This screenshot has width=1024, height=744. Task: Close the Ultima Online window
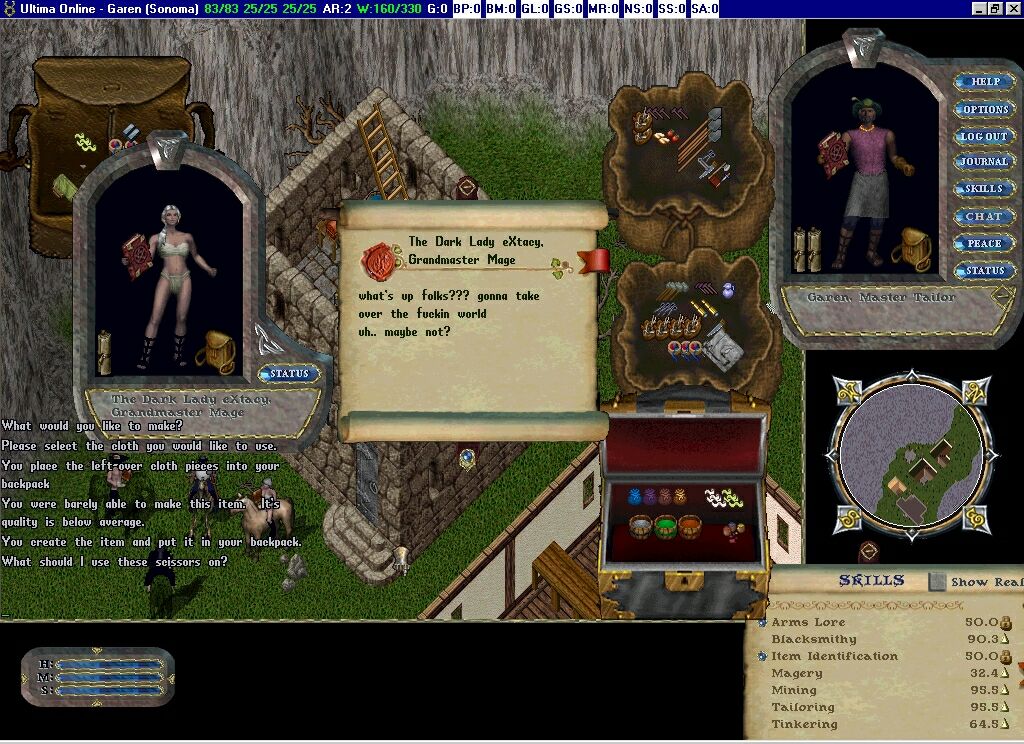pos(1013,9)
